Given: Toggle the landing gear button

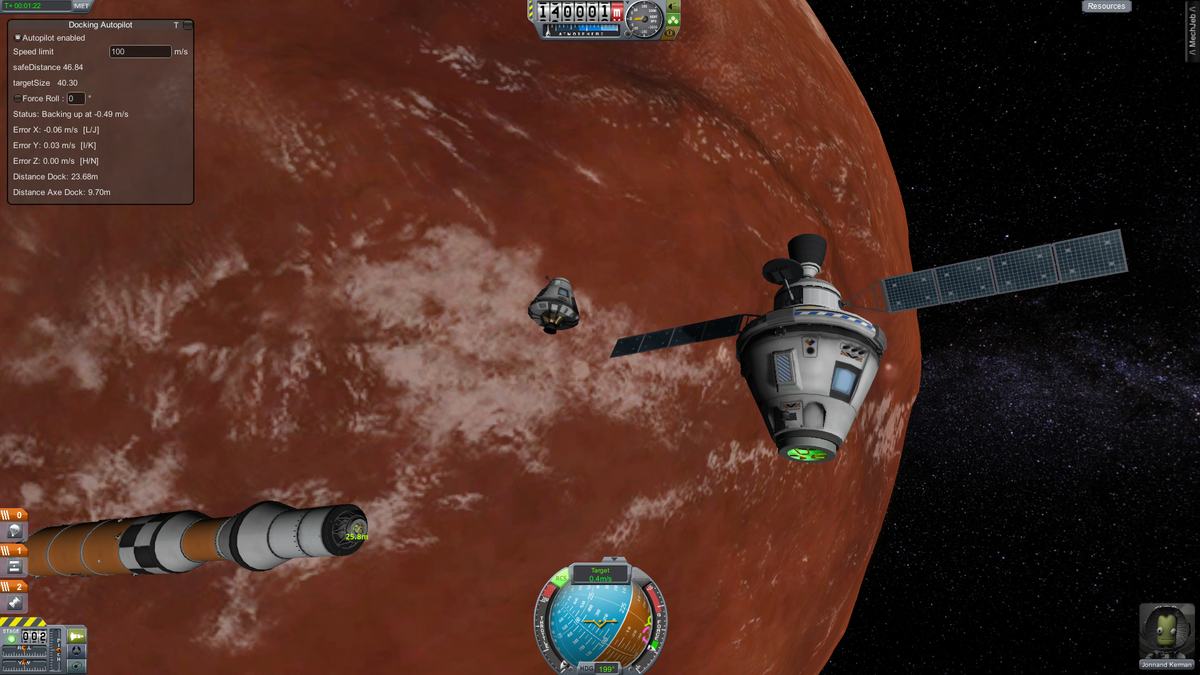Looking at the screenshot, I should 674,18.
